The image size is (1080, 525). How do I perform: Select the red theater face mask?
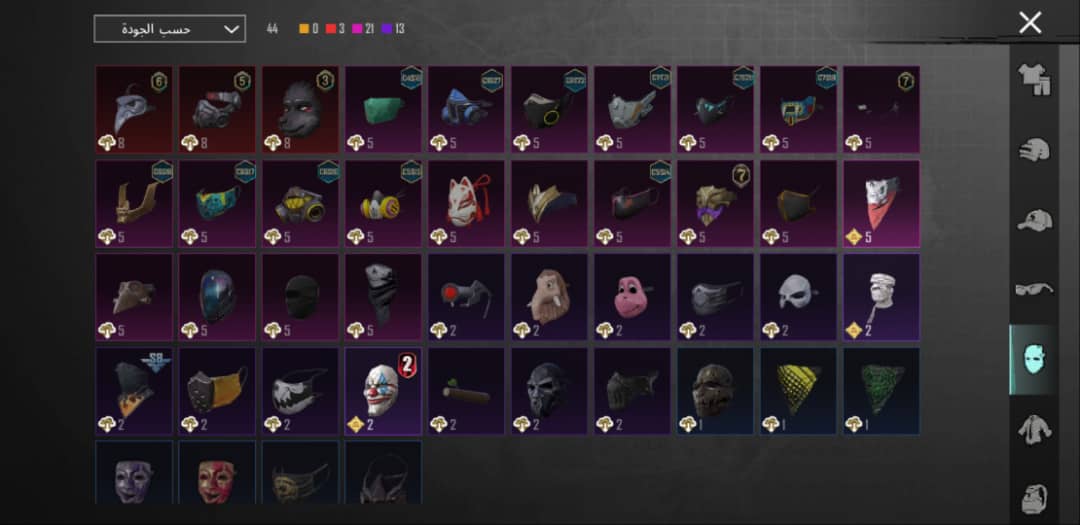tap(217, 473)
